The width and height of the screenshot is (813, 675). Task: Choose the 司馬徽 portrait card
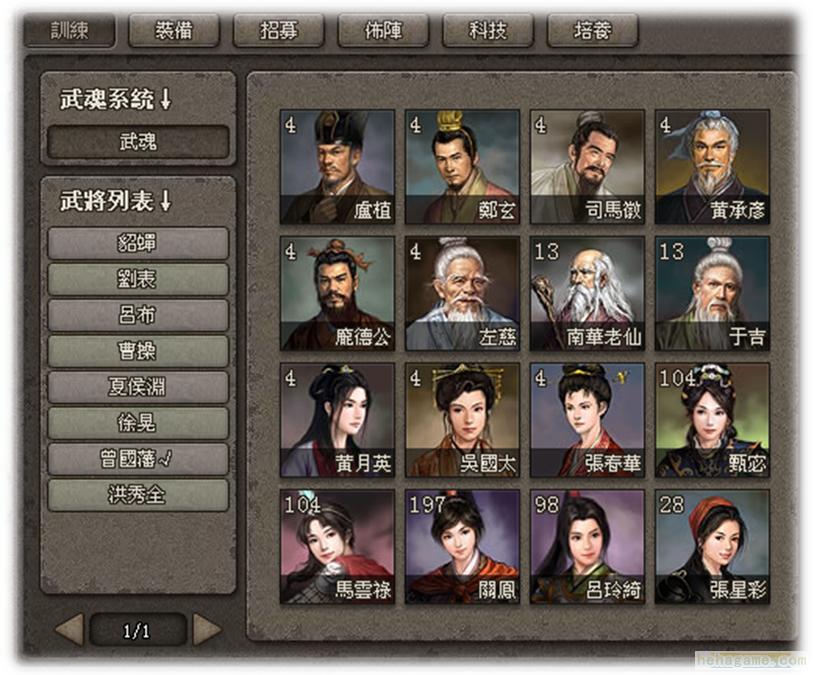587,167
